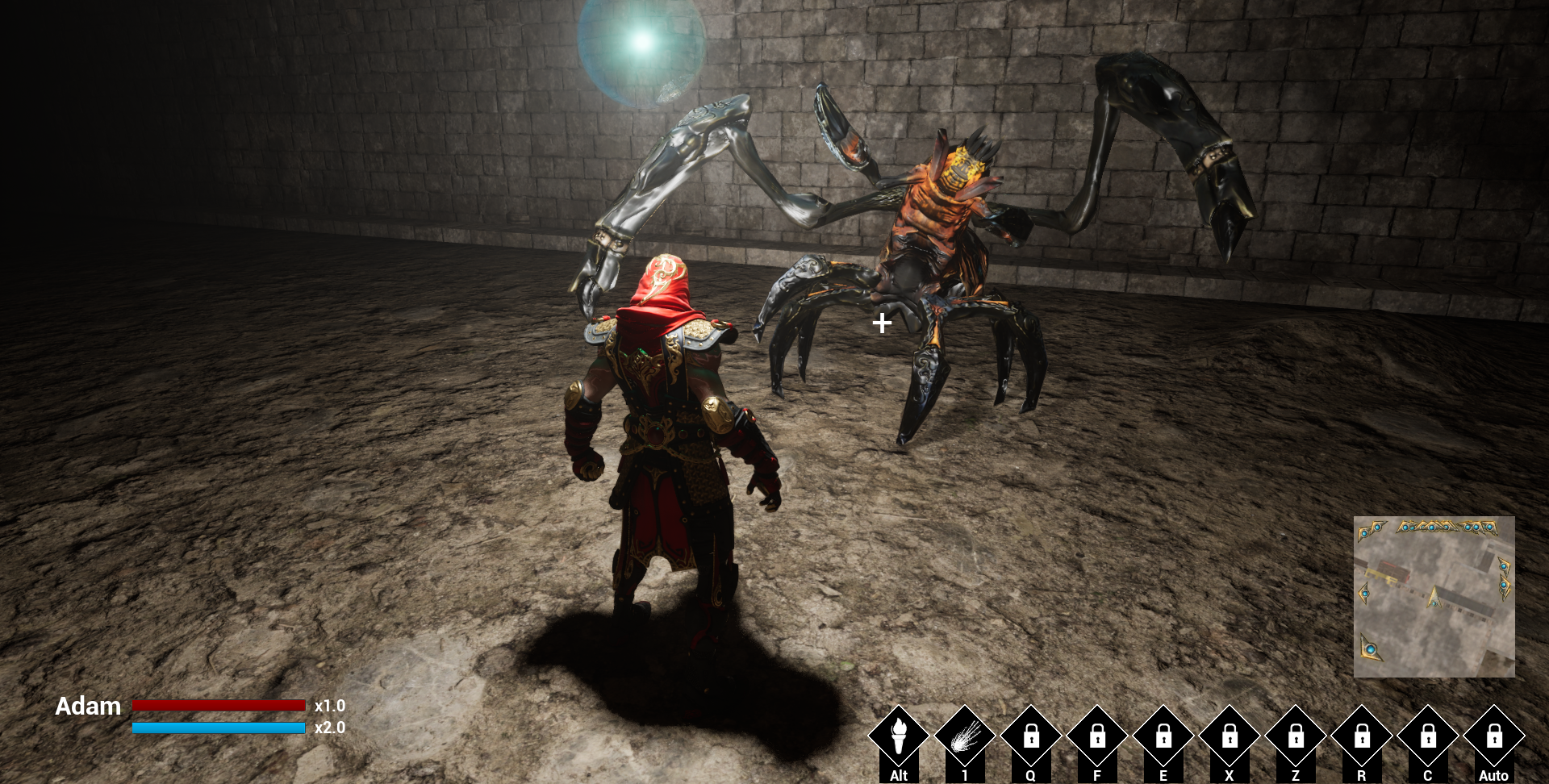The width and height of the screenshot is (1549, 784).
Task: Click the locked slot labeled X
Action: click(x=1230, y=736)
